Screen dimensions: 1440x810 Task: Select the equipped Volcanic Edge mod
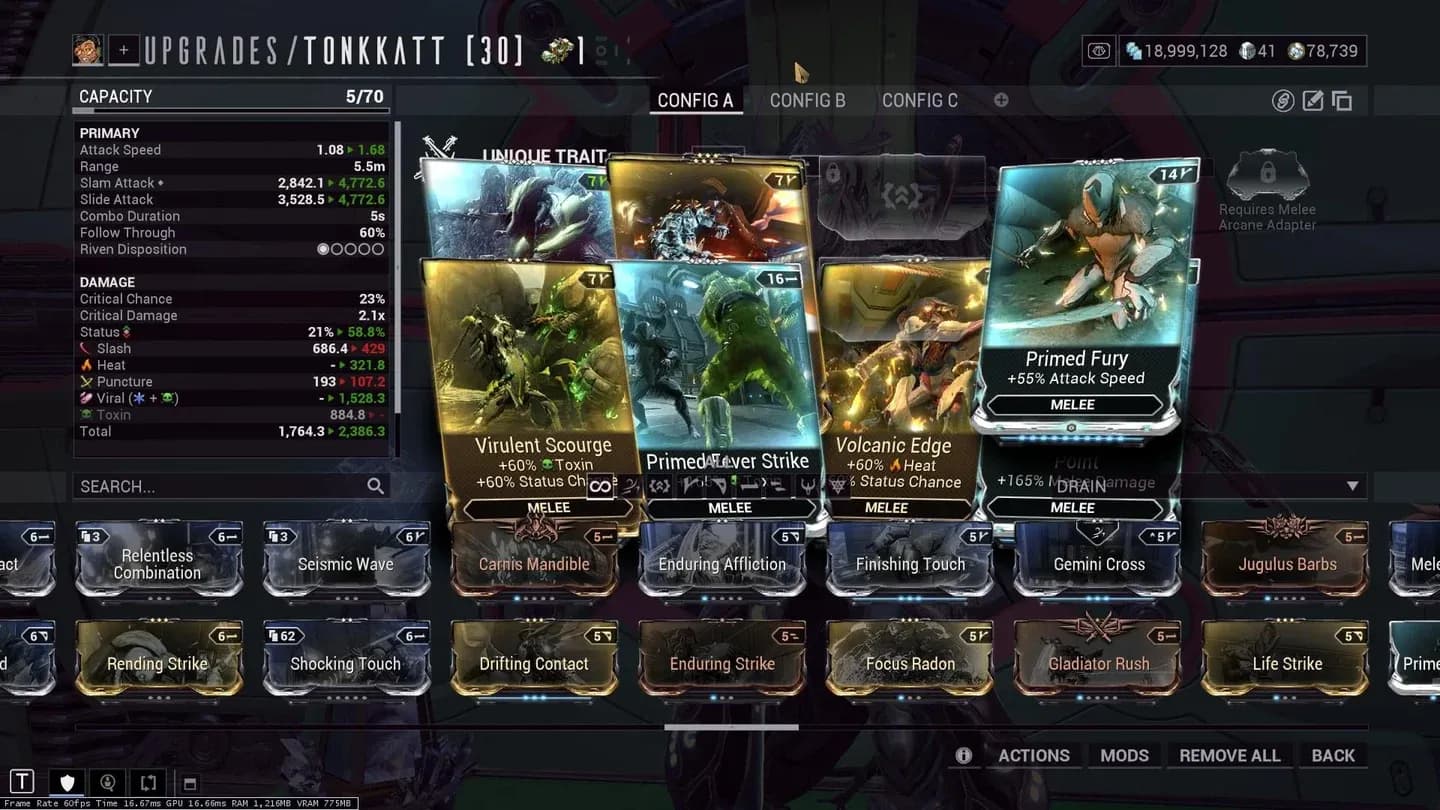click(900, 390)
